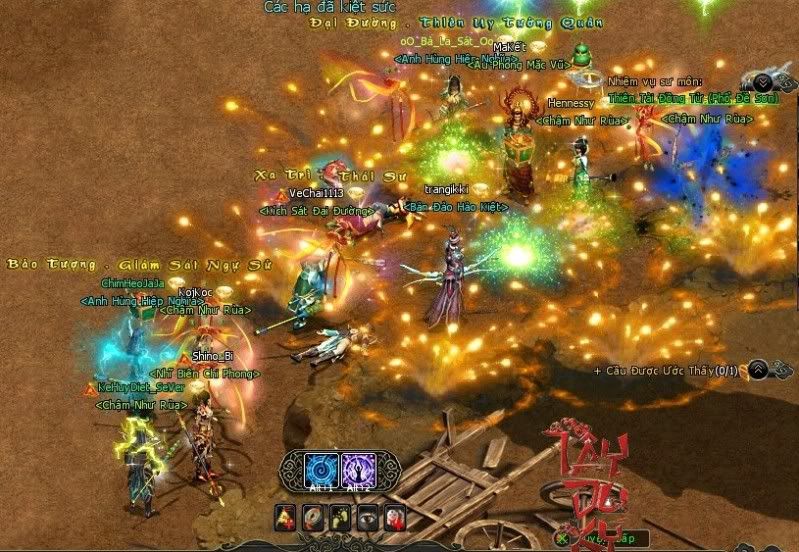
Task: Click the red potion icon
Action: 395,518
